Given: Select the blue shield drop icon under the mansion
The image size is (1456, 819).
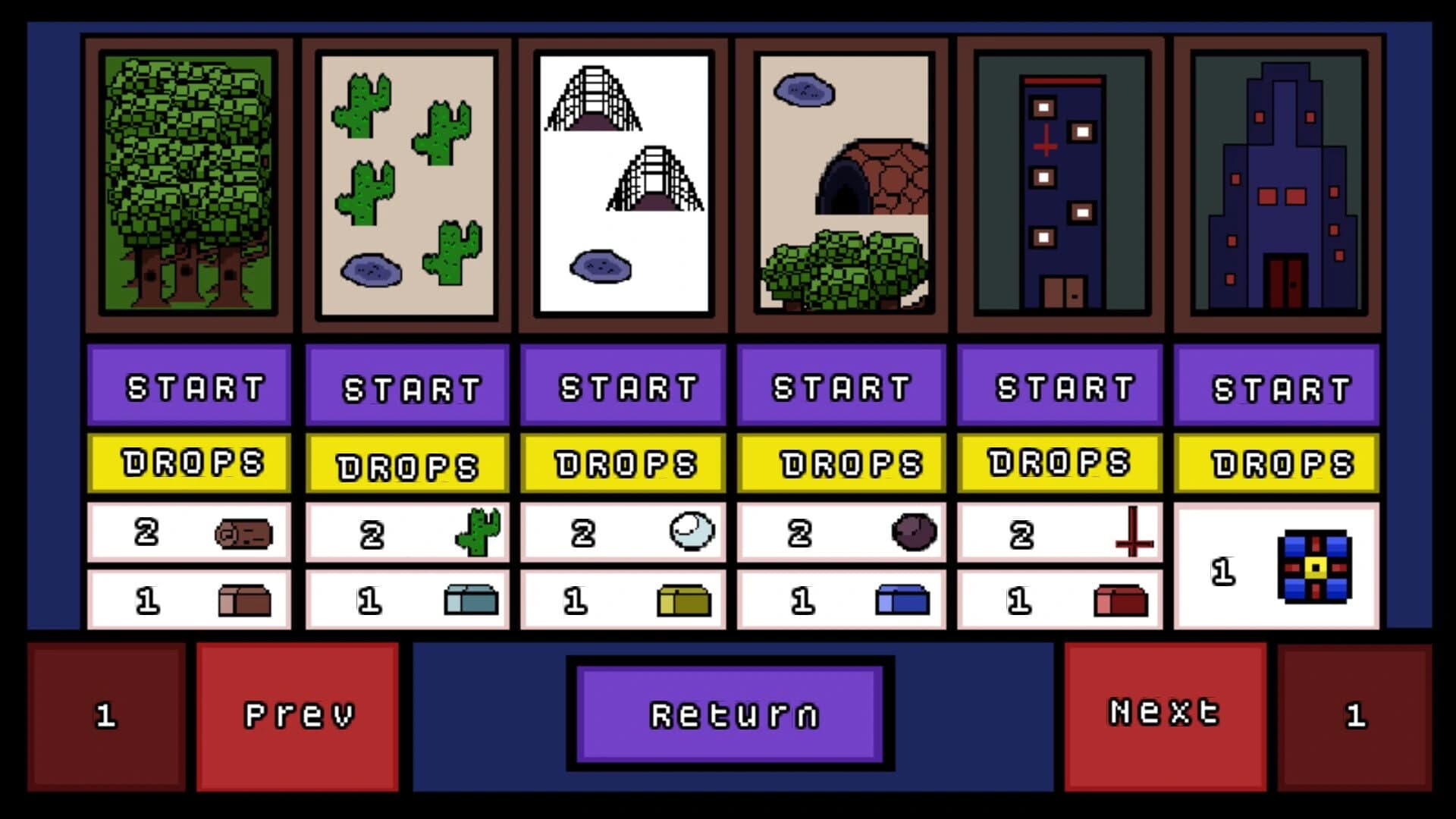Looking at the screenshot, I should 1314,567.
